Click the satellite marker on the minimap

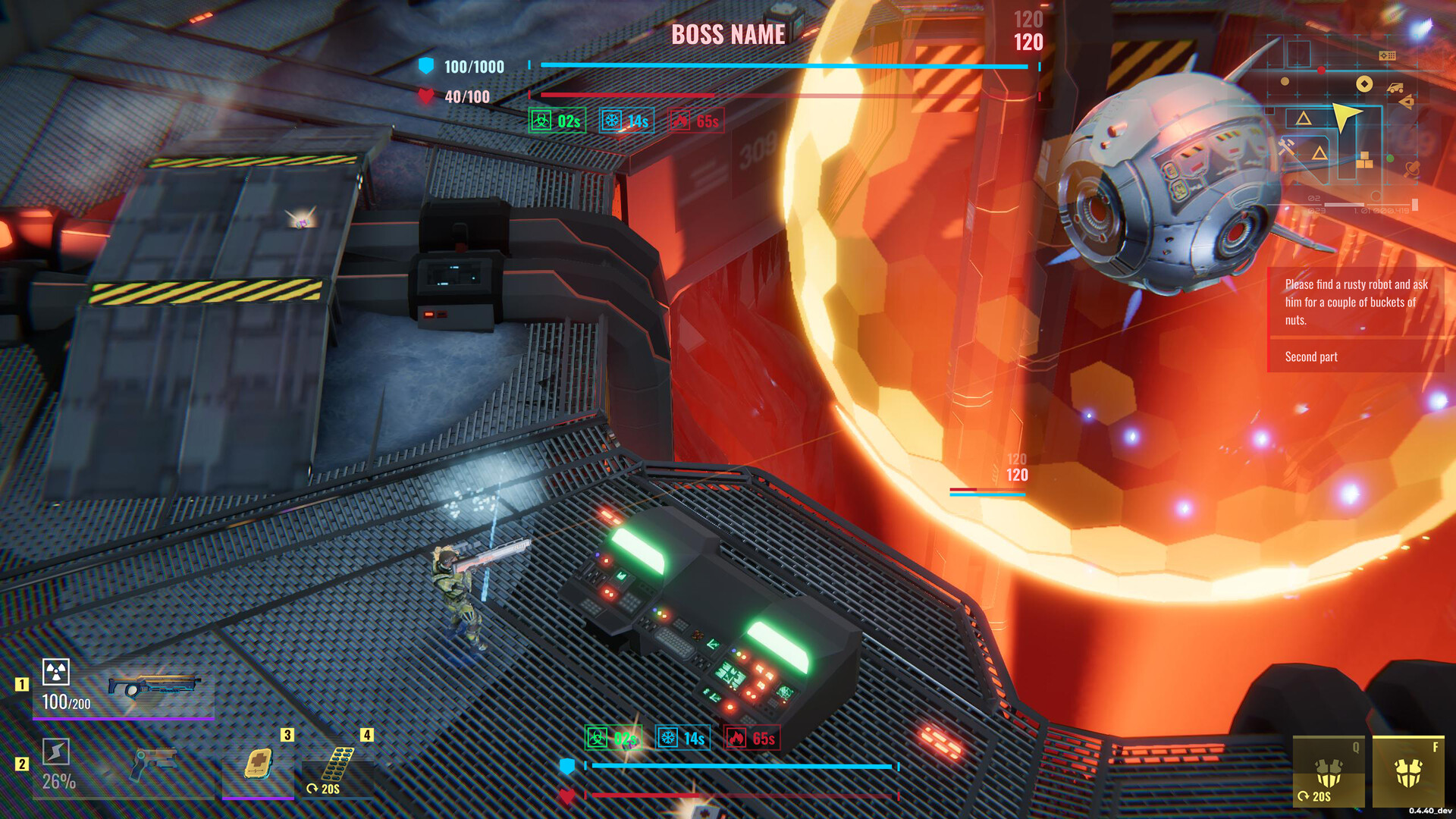click(1411, 168)
